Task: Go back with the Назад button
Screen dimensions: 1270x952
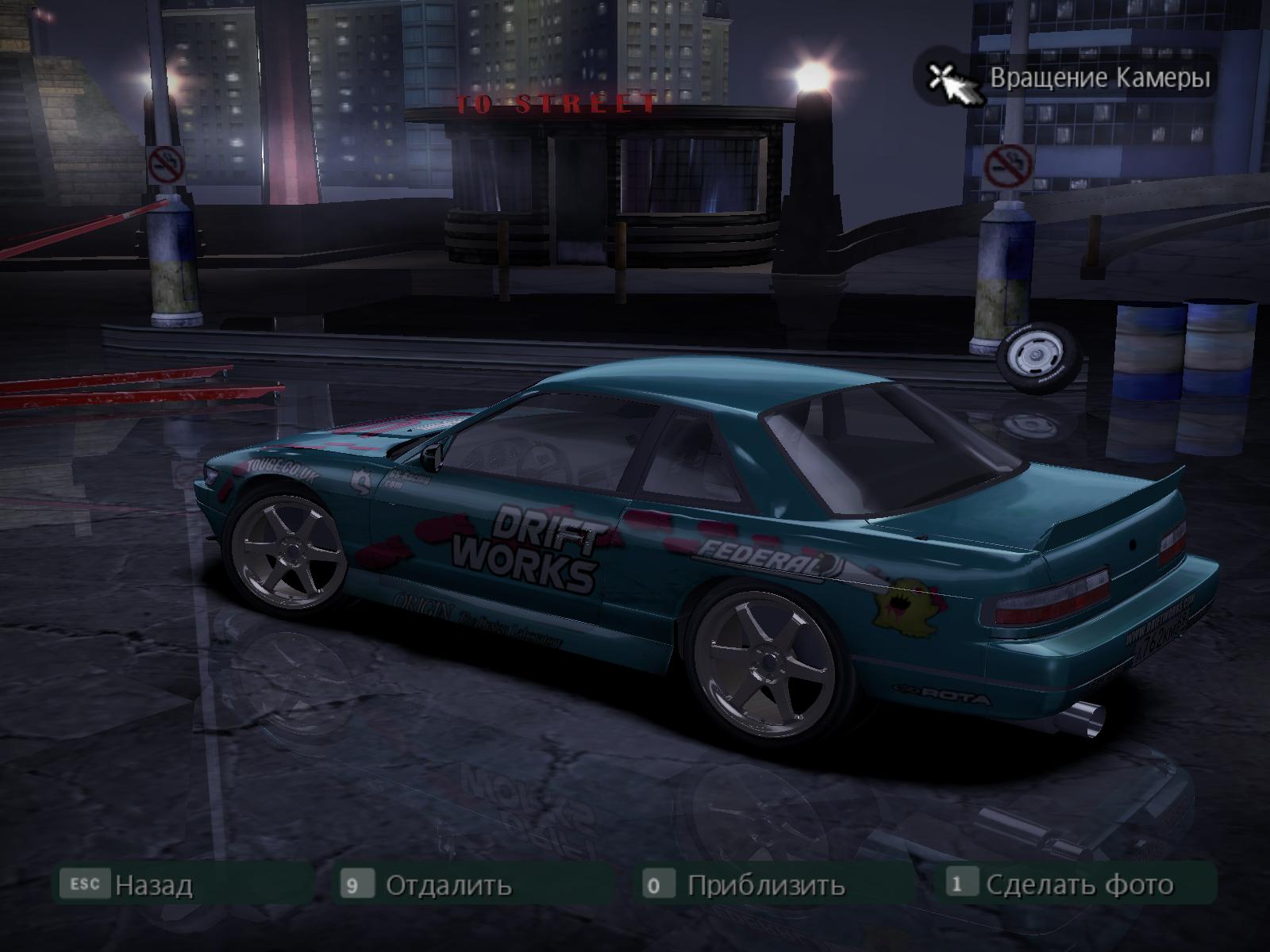Action: point(152,884)
